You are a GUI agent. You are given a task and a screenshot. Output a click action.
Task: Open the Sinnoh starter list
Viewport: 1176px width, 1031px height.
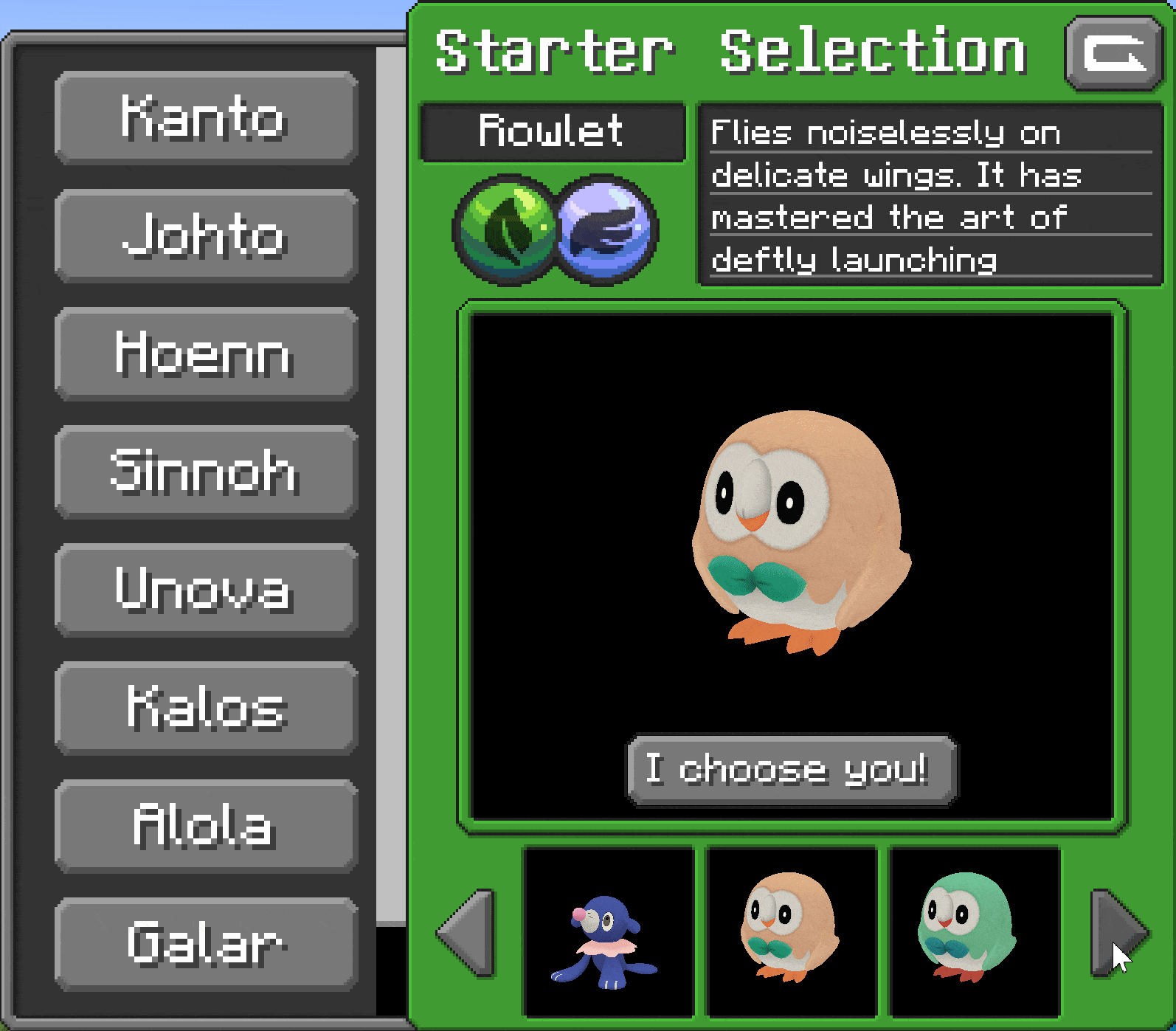coord(206,472)
